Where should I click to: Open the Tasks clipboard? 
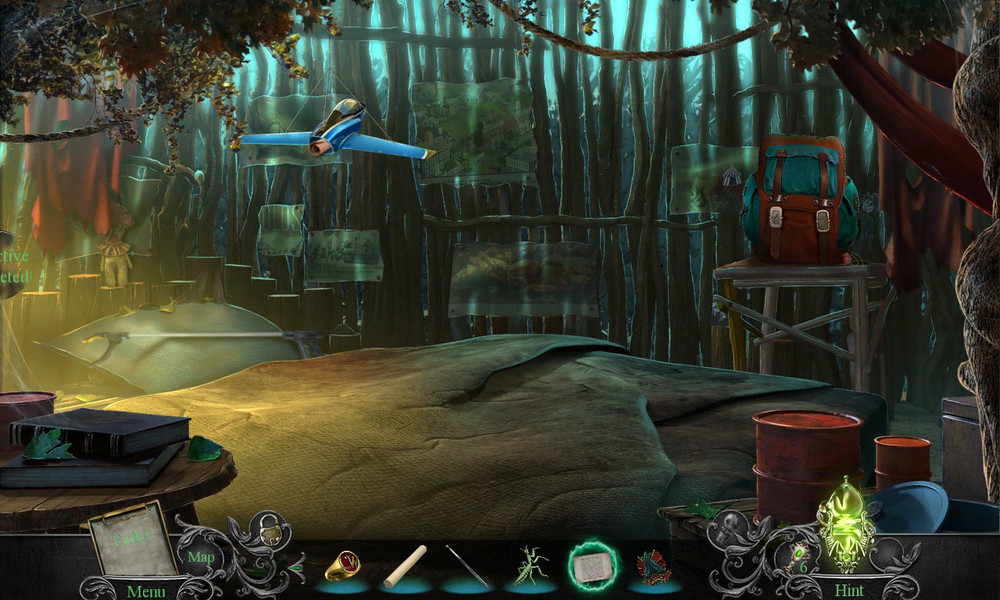[x=131, y=540]
